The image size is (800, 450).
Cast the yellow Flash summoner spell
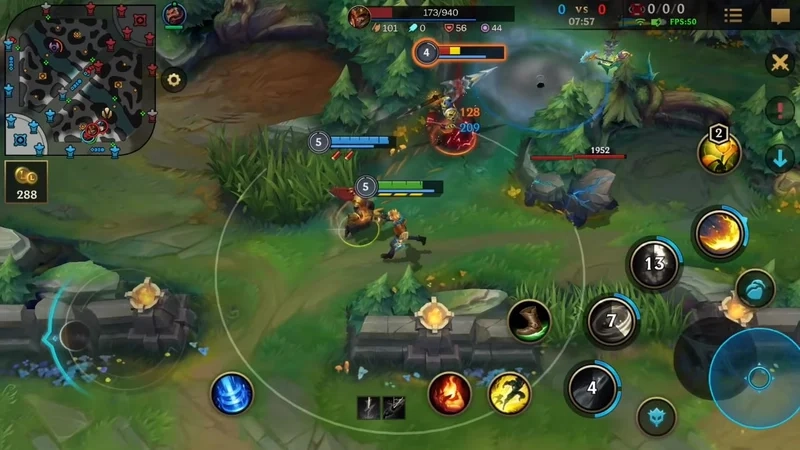[509, 392]
